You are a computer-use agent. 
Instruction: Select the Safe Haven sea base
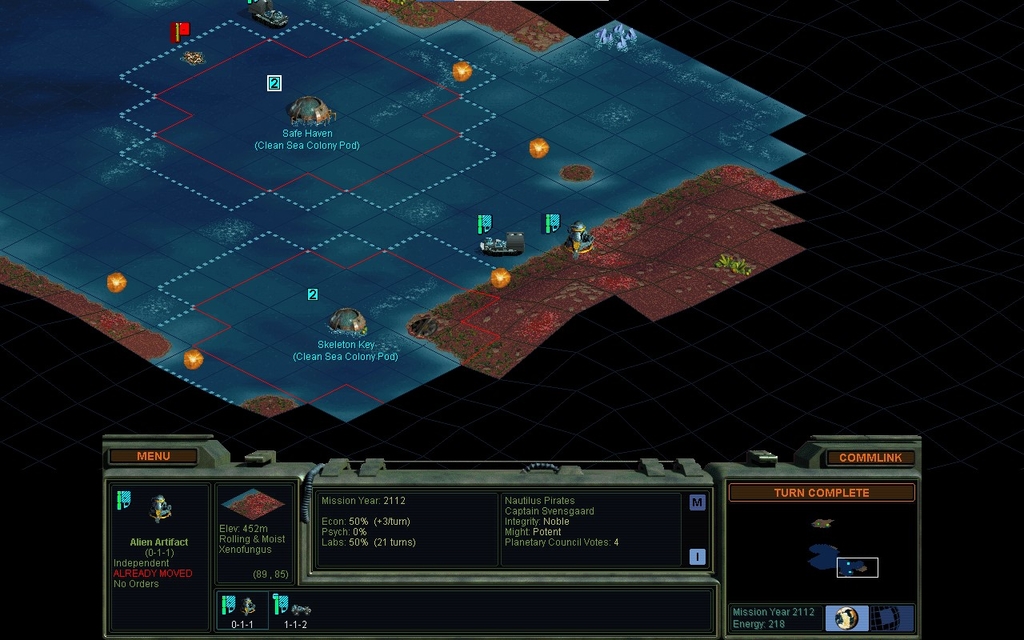tap(307, 110)
